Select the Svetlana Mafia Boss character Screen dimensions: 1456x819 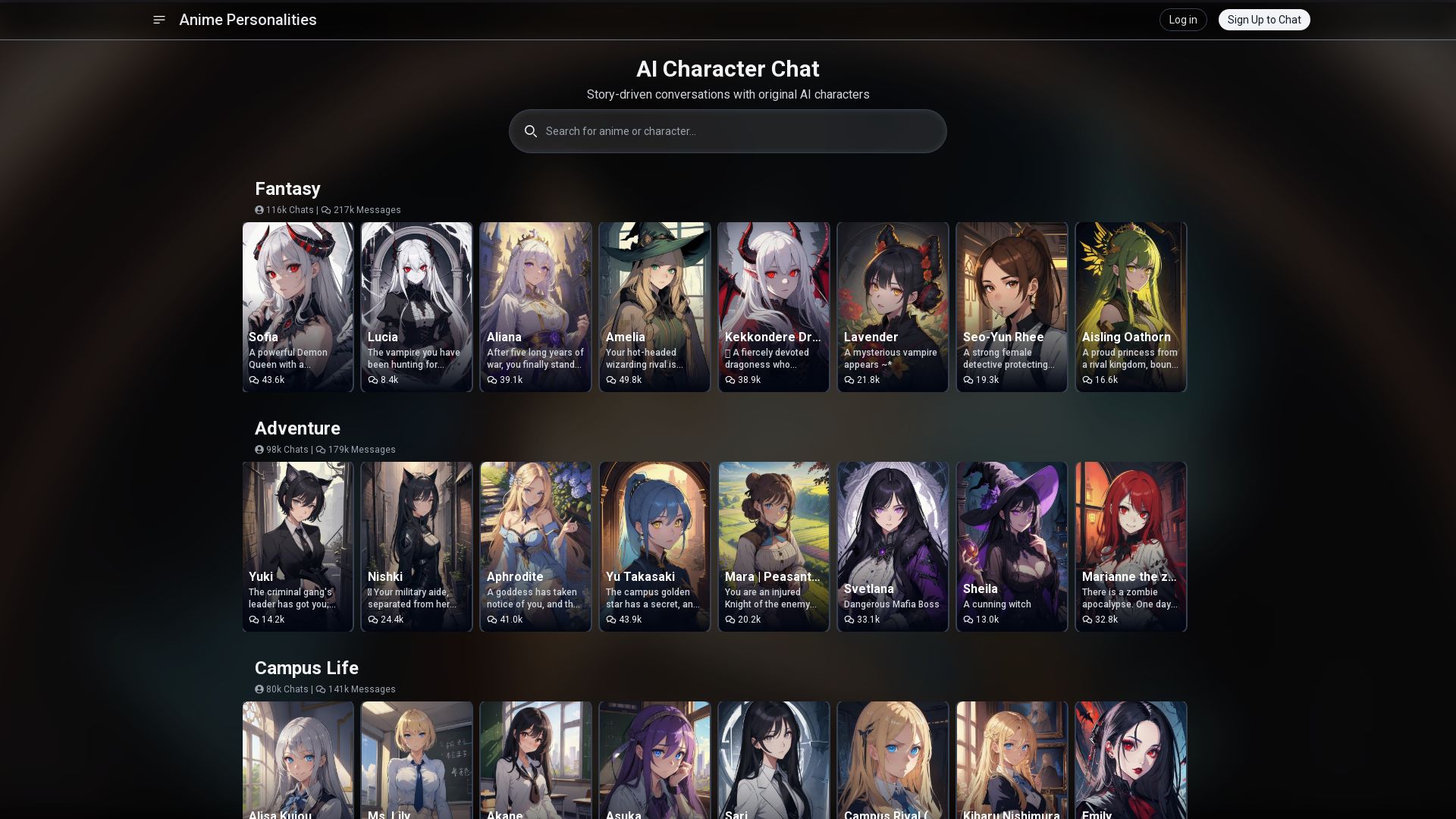893,547
